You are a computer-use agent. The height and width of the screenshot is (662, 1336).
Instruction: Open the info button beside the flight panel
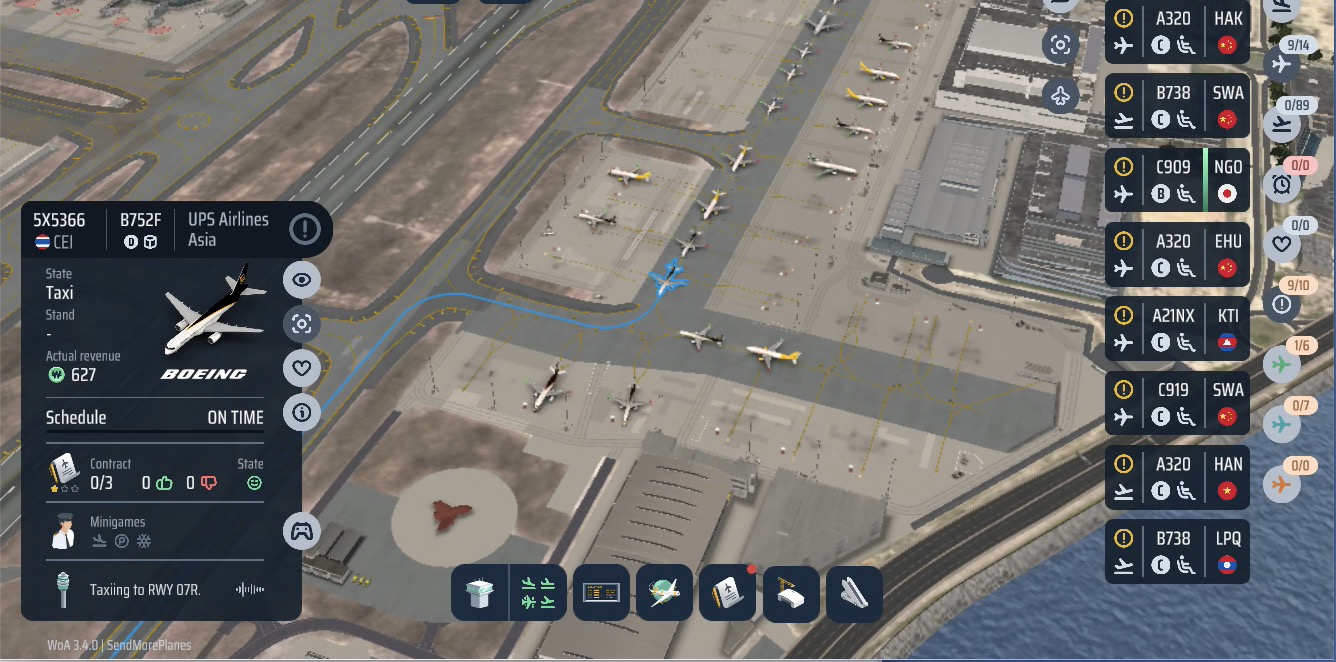(x=302, y=412)
